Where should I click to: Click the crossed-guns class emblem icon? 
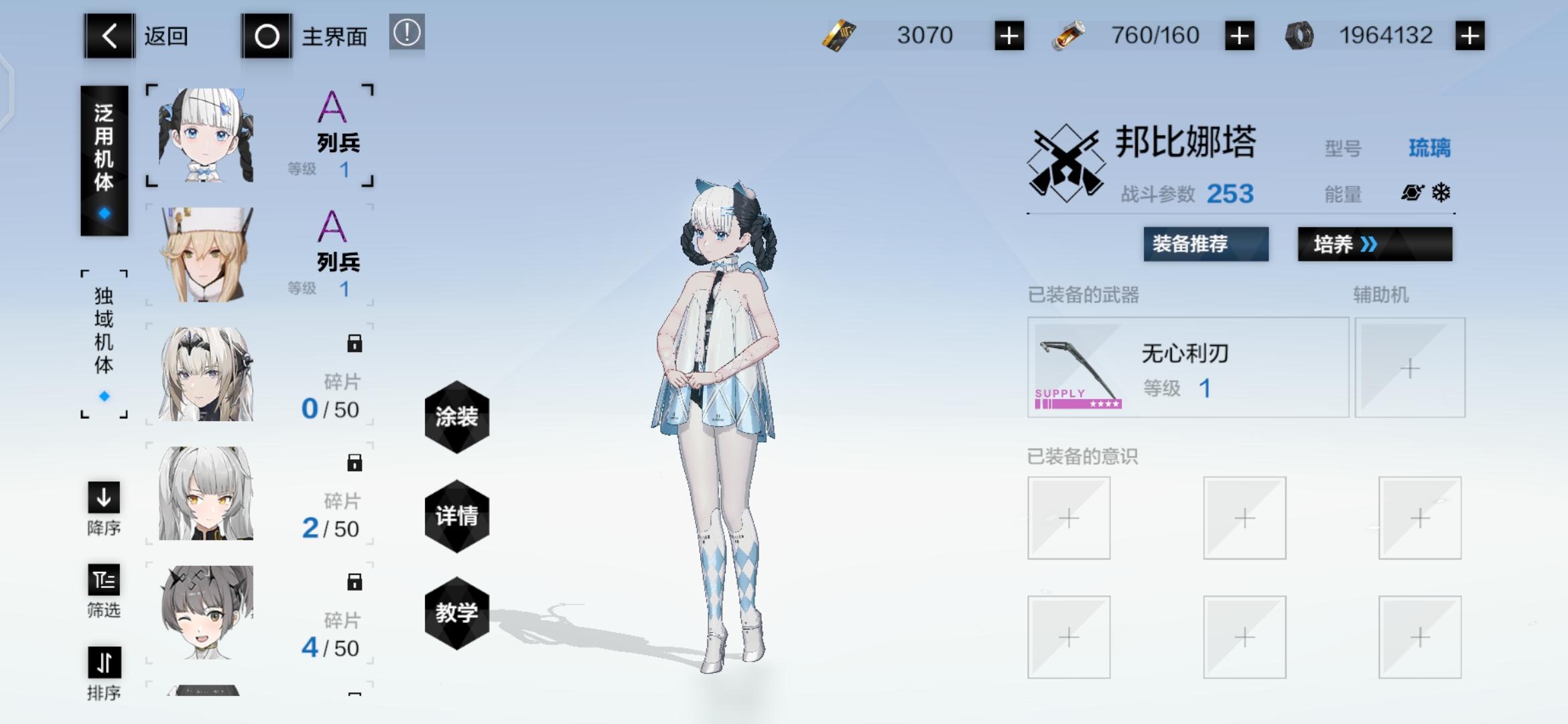[1065, 161]
